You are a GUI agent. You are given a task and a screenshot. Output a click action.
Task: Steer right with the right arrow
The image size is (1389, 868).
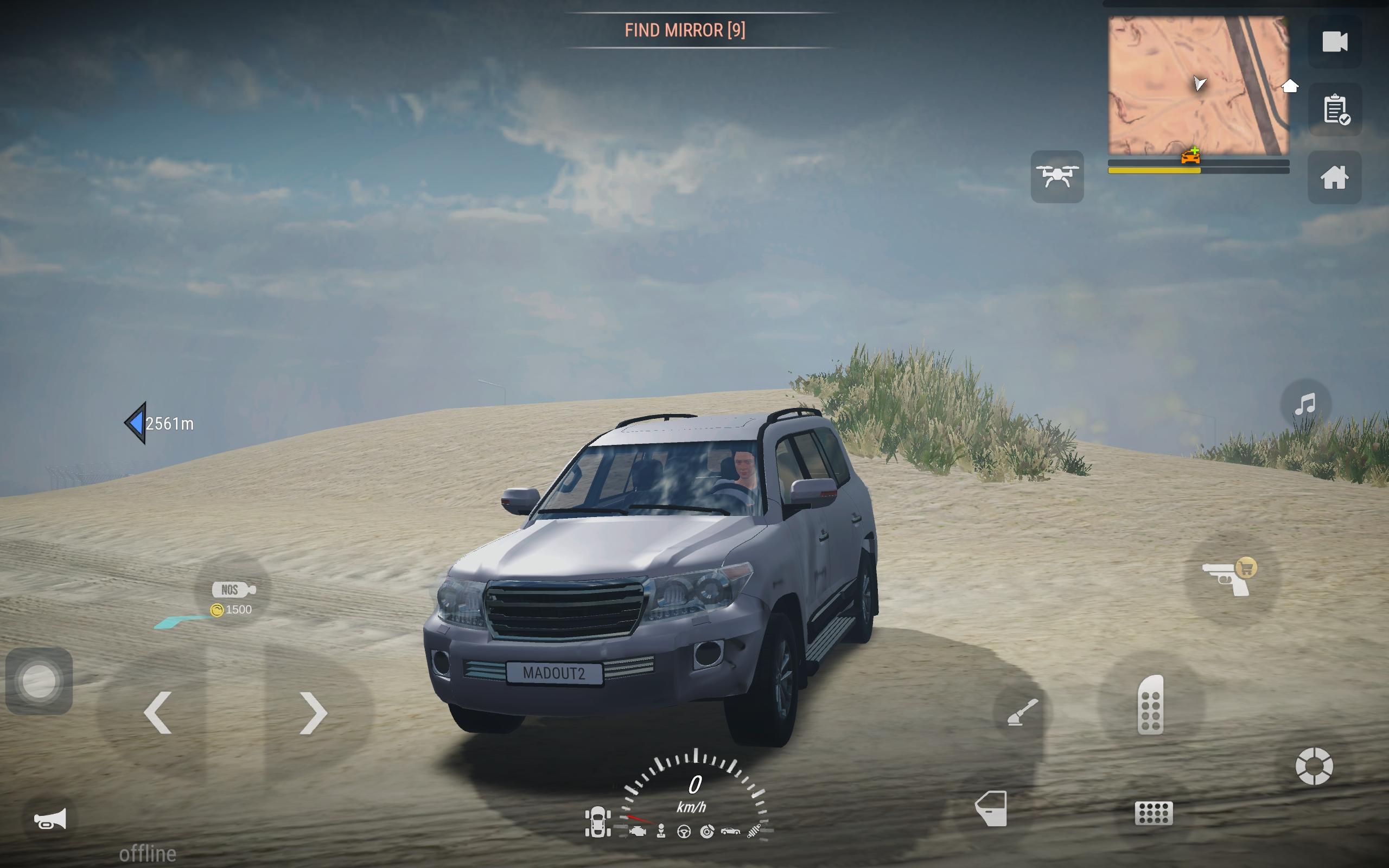(313, 712)
